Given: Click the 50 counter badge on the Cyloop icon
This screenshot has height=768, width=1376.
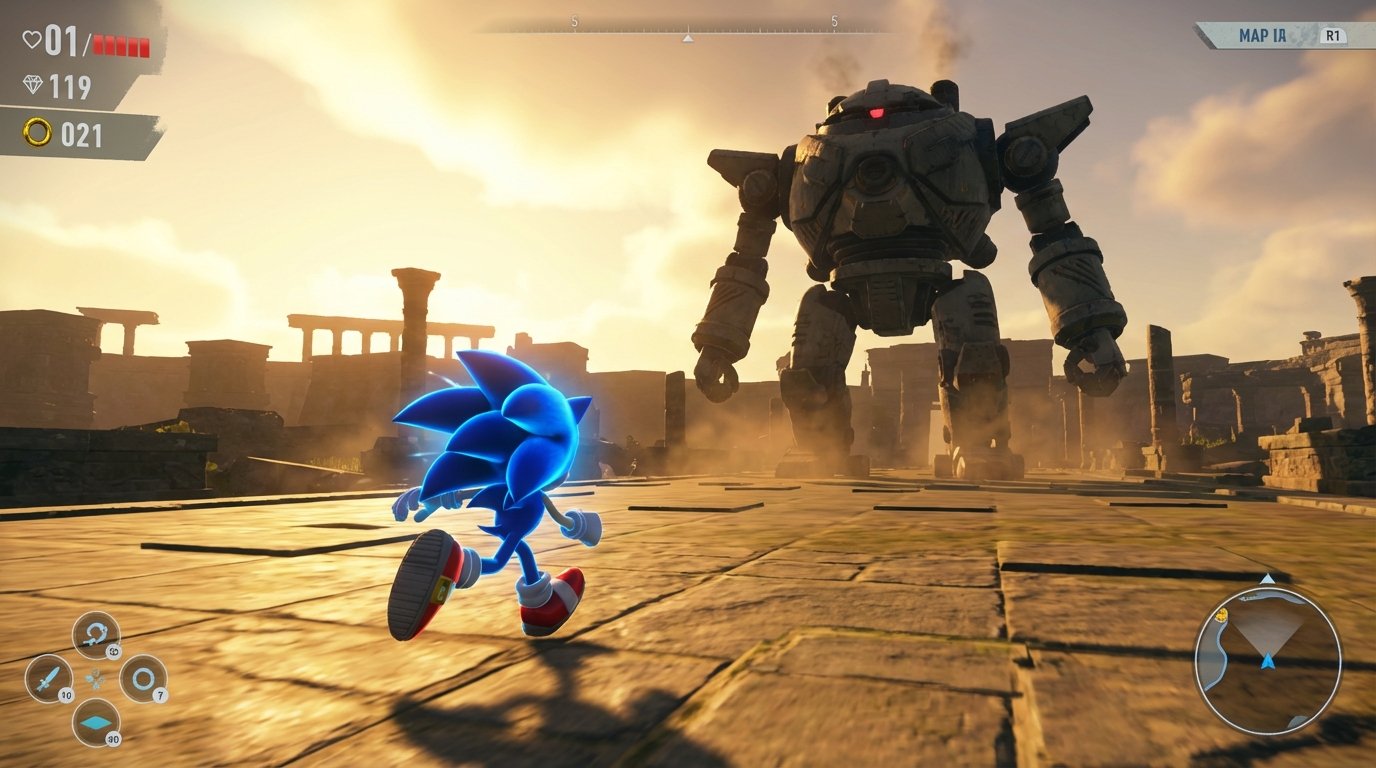Looking at the screenshot, I should (114, 650).
